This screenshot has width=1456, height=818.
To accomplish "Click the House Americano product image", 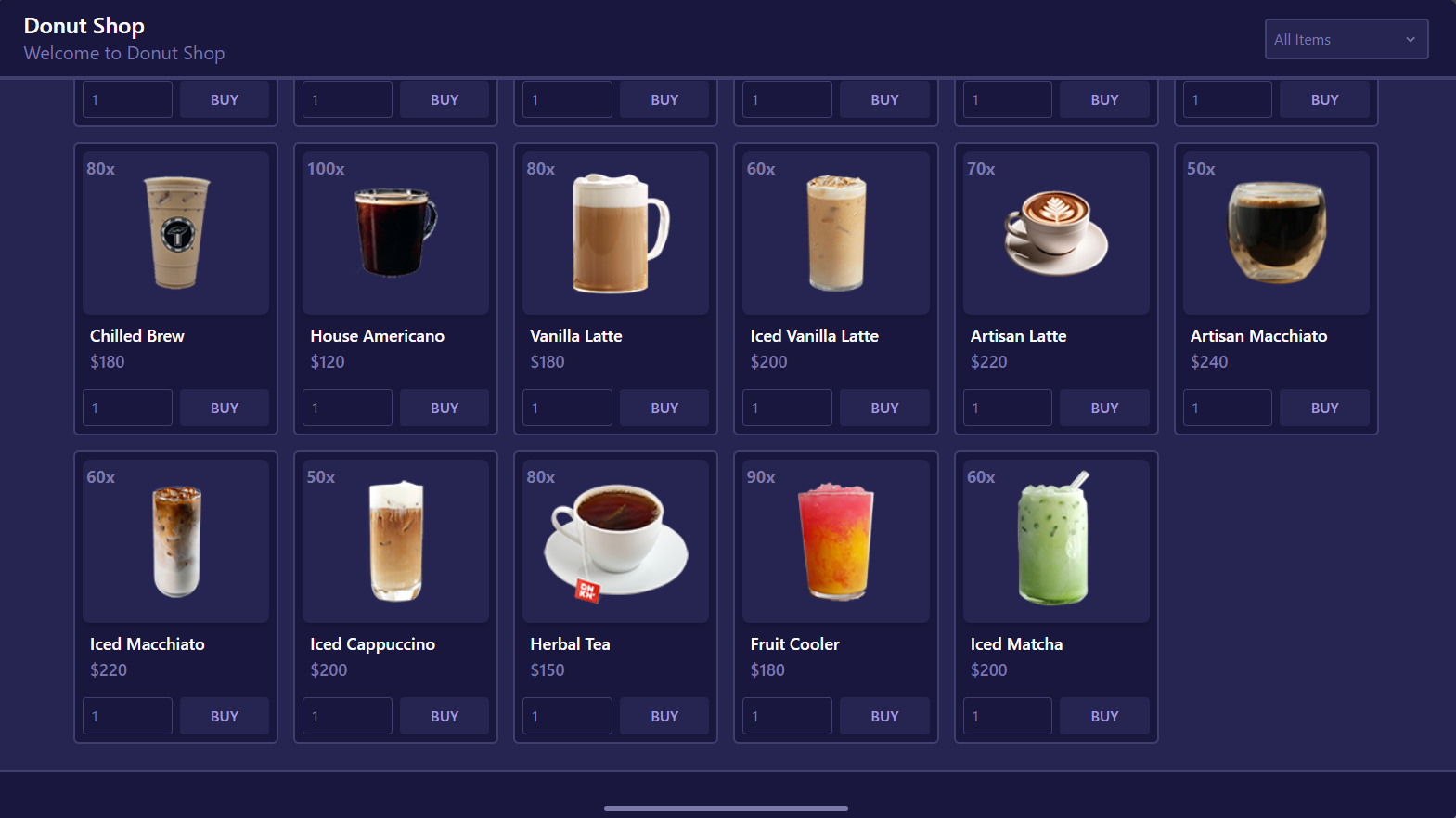I will pos(394,232).
